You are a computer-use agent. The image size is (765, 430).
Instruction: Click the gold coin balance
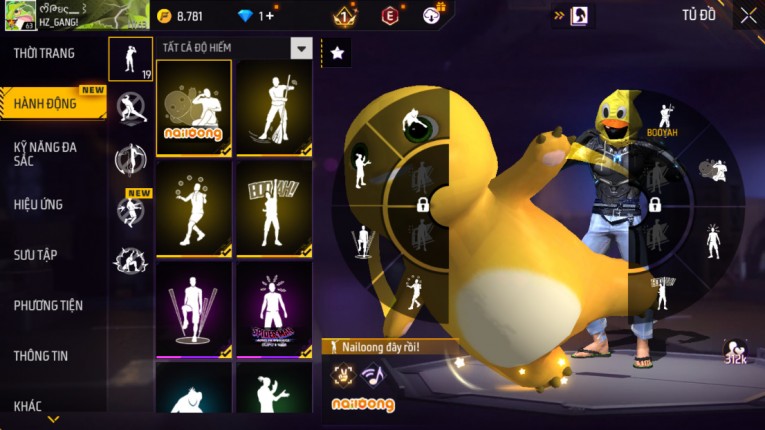181,15
